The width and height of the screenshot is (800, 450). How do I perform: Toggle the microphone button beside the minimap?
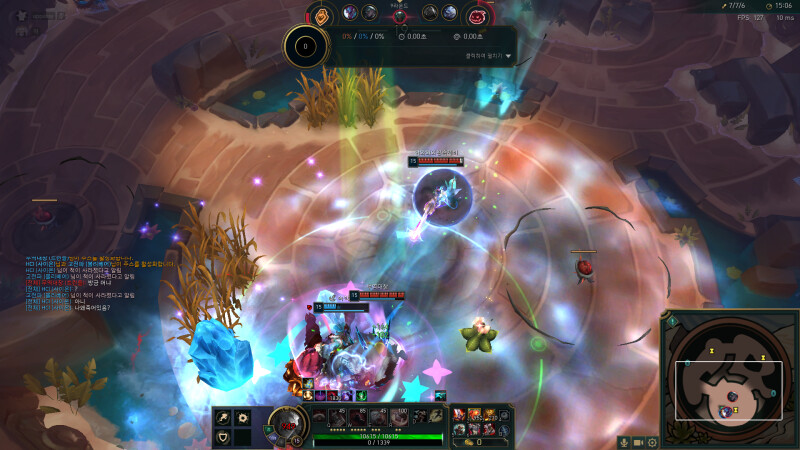point(624,442)
